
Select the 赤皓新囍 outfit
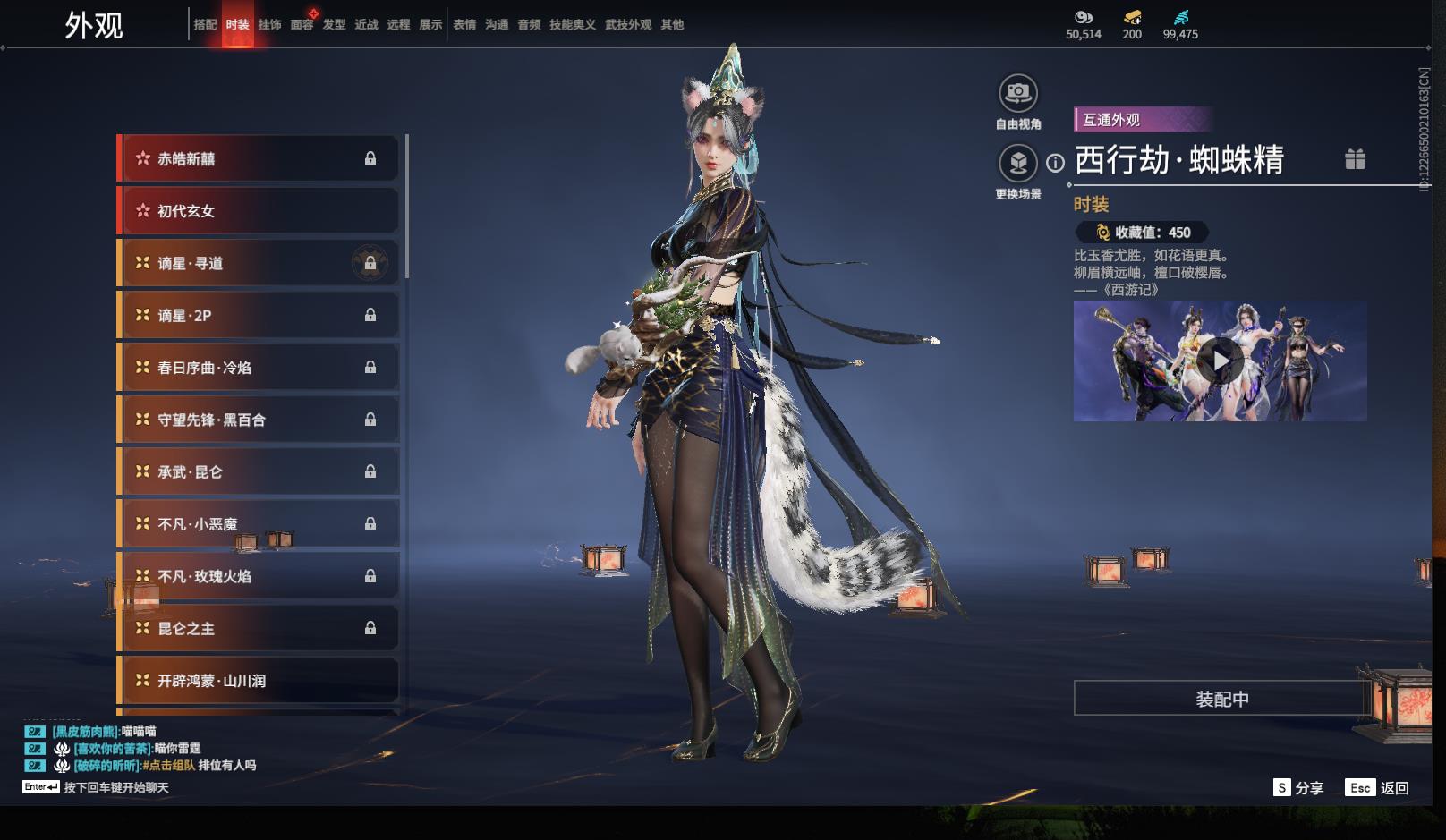pyautogui.click(x=258, y=159)
